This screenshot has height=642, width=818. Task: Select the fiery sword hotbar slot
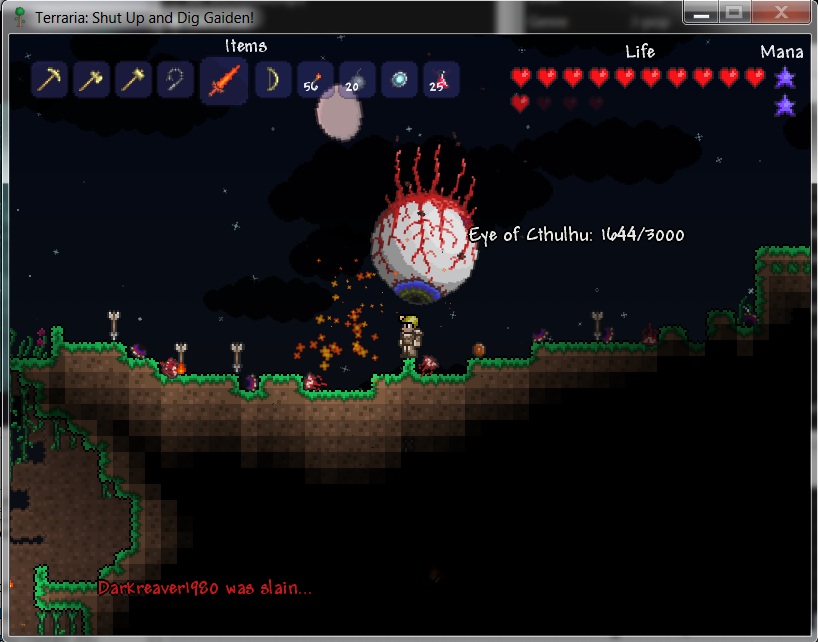point(223,80)
